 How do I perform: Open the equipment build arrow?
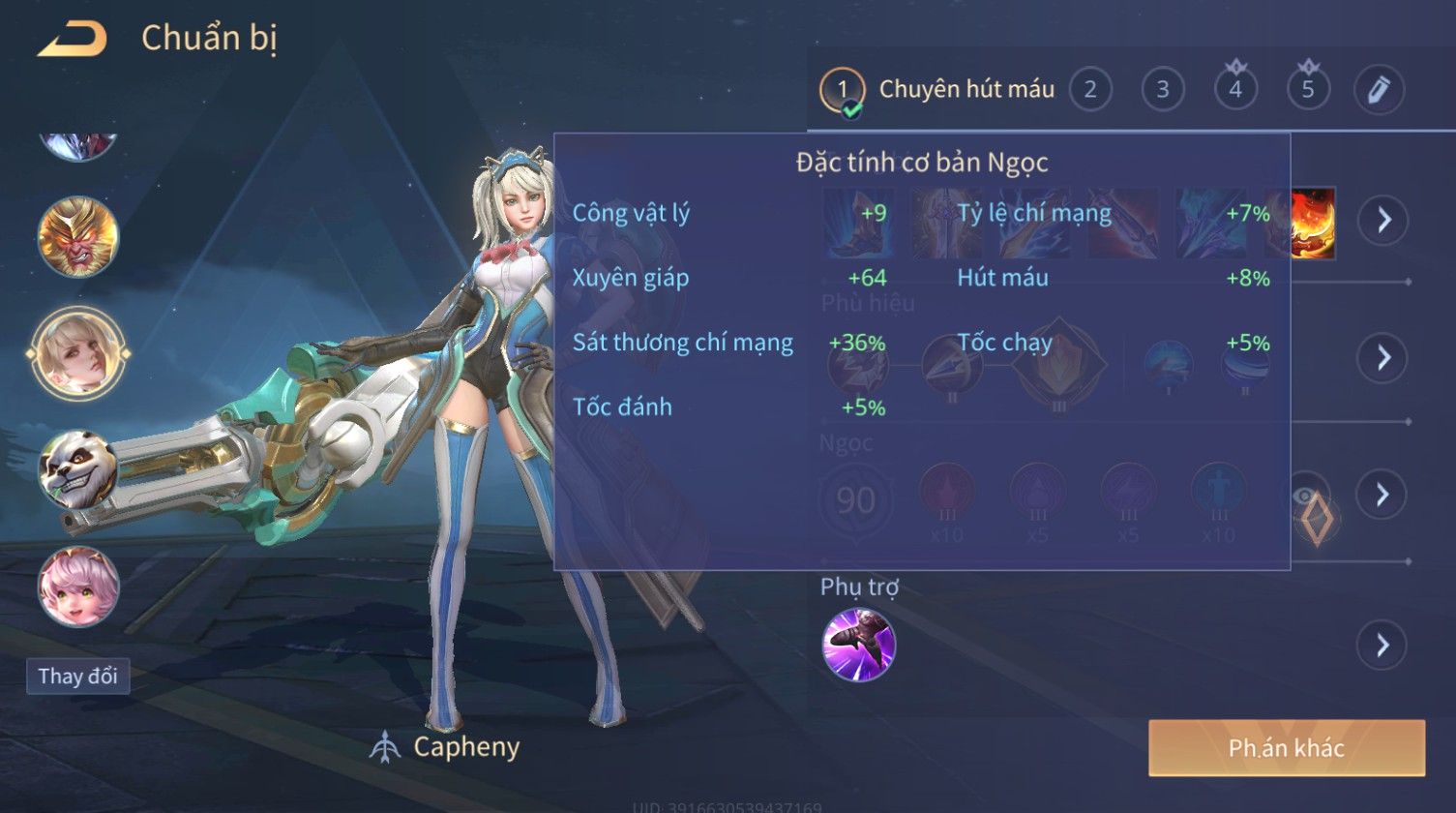(1382, 221)
